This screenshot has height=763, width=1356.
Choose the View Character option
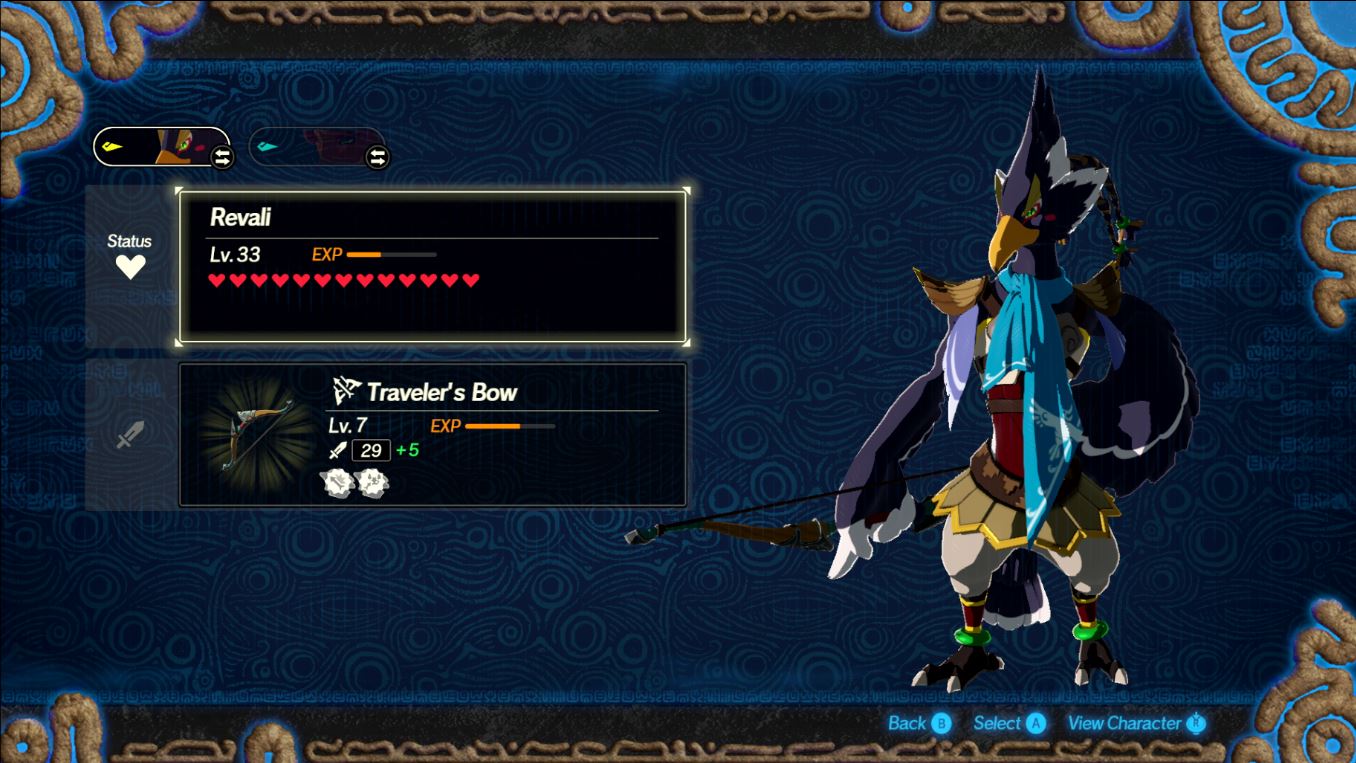[1136, 723]
